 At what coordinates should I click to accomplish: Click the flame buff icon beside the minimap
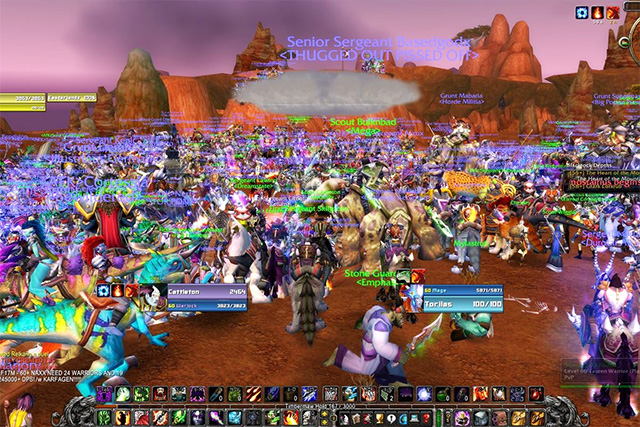coord(597,12)
